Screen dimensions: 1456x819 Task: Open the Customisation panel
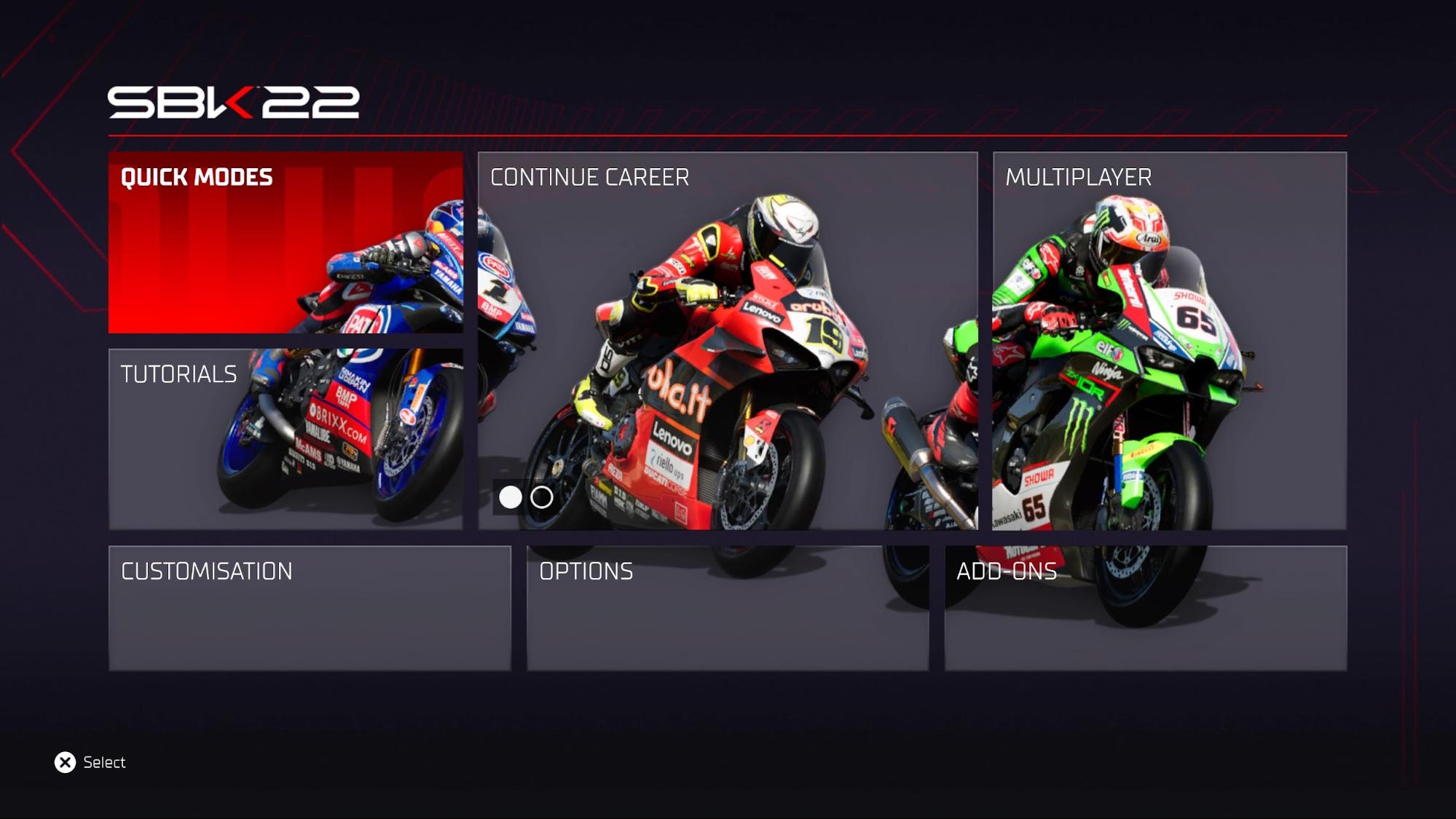tap(310, 607)
